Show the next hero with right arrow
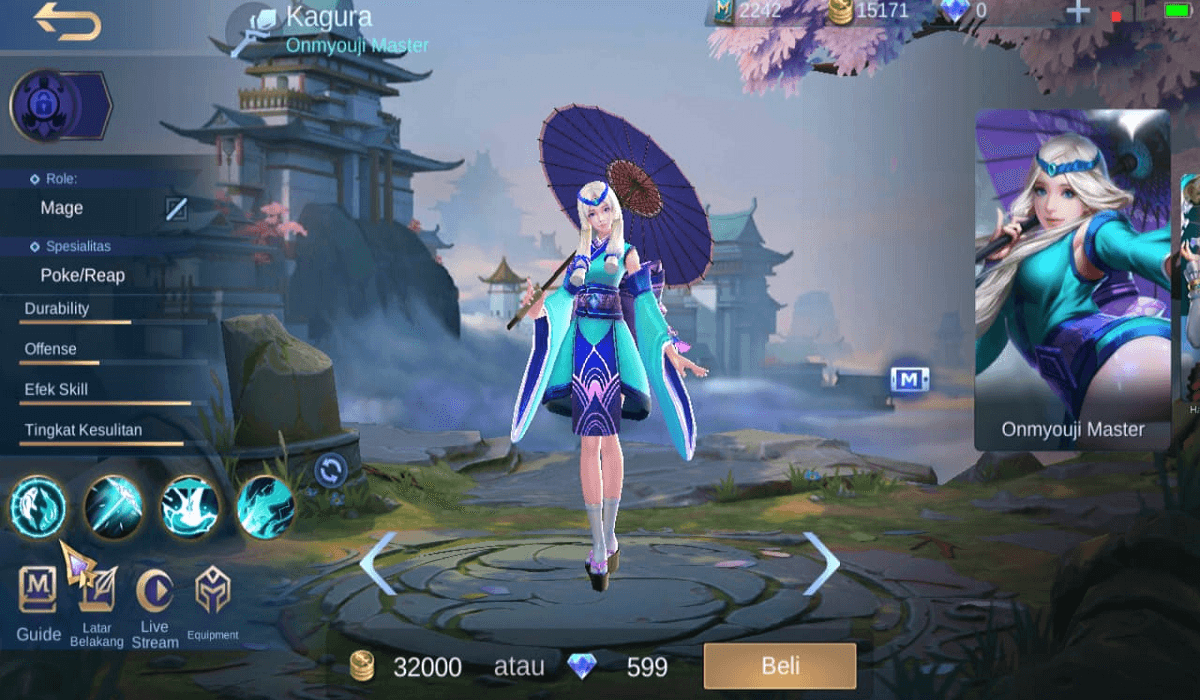This screenshot has width=1200, height=700. [x=821, y=563]
